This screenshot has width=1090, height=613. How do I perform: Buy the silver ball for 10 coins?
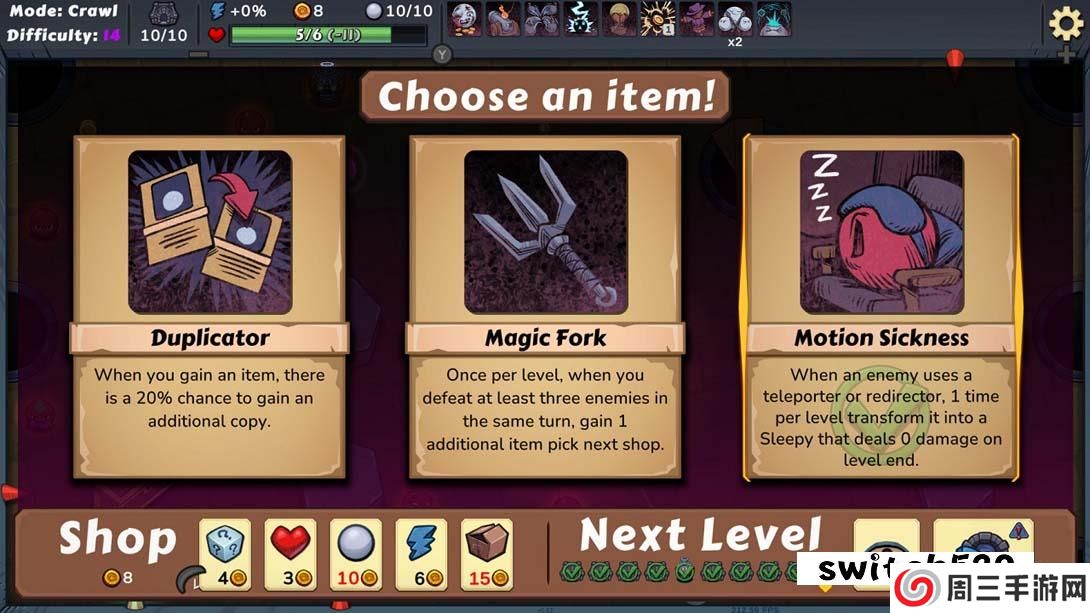tap(356, 553)
